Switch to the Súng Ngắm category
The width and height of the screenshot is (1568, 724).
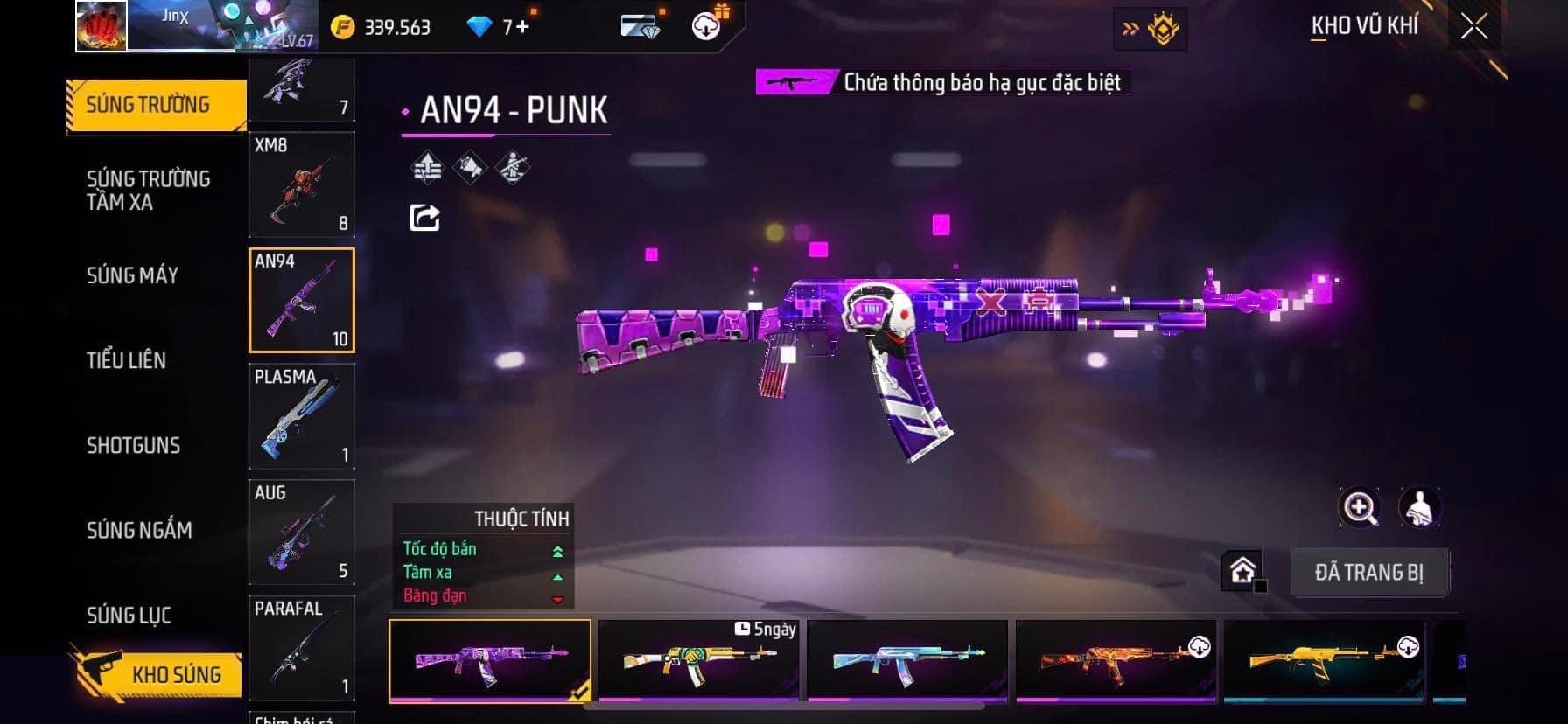pos(139,530)
